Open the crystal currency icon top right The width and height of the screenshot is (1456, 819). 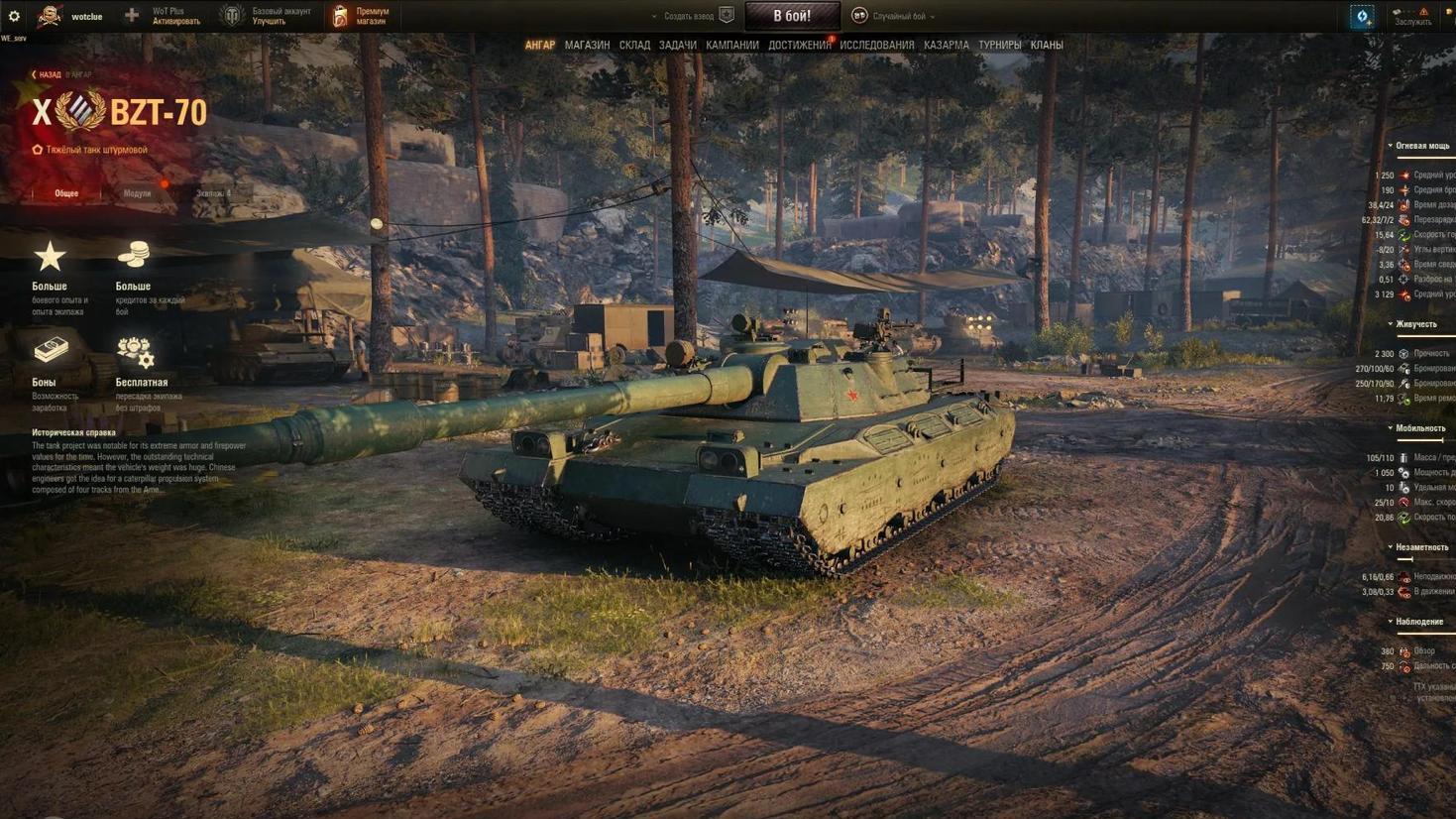point(1362,16)
